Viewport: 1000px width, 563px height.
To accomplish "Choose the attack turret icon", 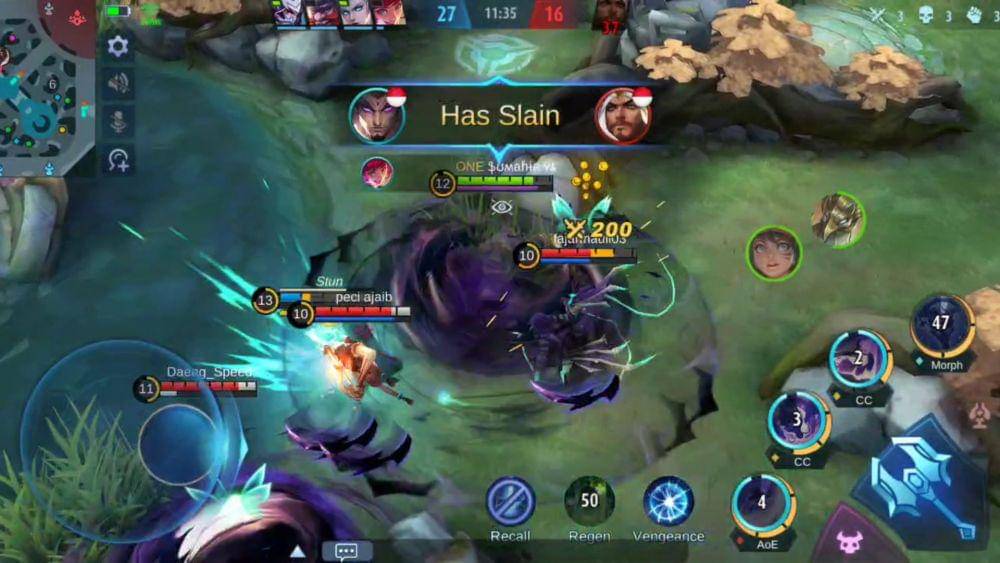I will (980, 414).
